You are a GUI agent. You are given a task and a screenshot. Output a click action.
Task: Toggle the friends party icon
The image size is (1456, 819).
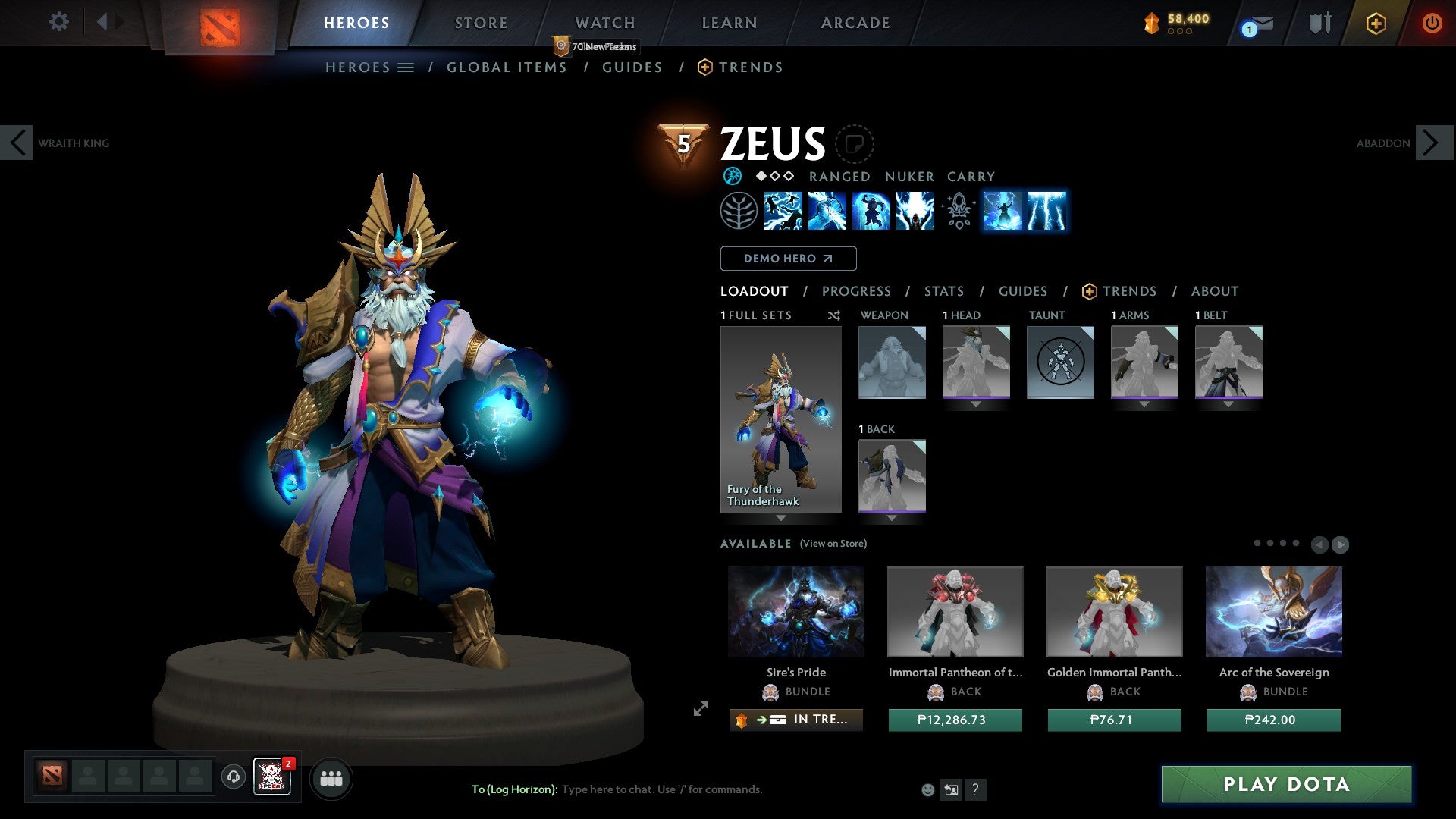click(x=331, y=778)
